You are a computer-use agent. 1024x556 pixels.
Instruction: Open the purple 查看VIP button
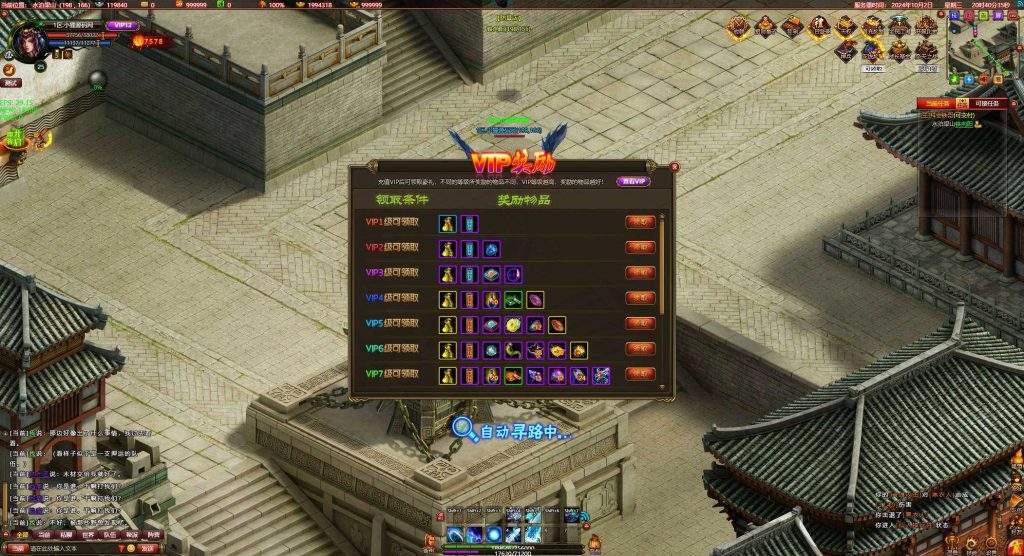(632, 181)
